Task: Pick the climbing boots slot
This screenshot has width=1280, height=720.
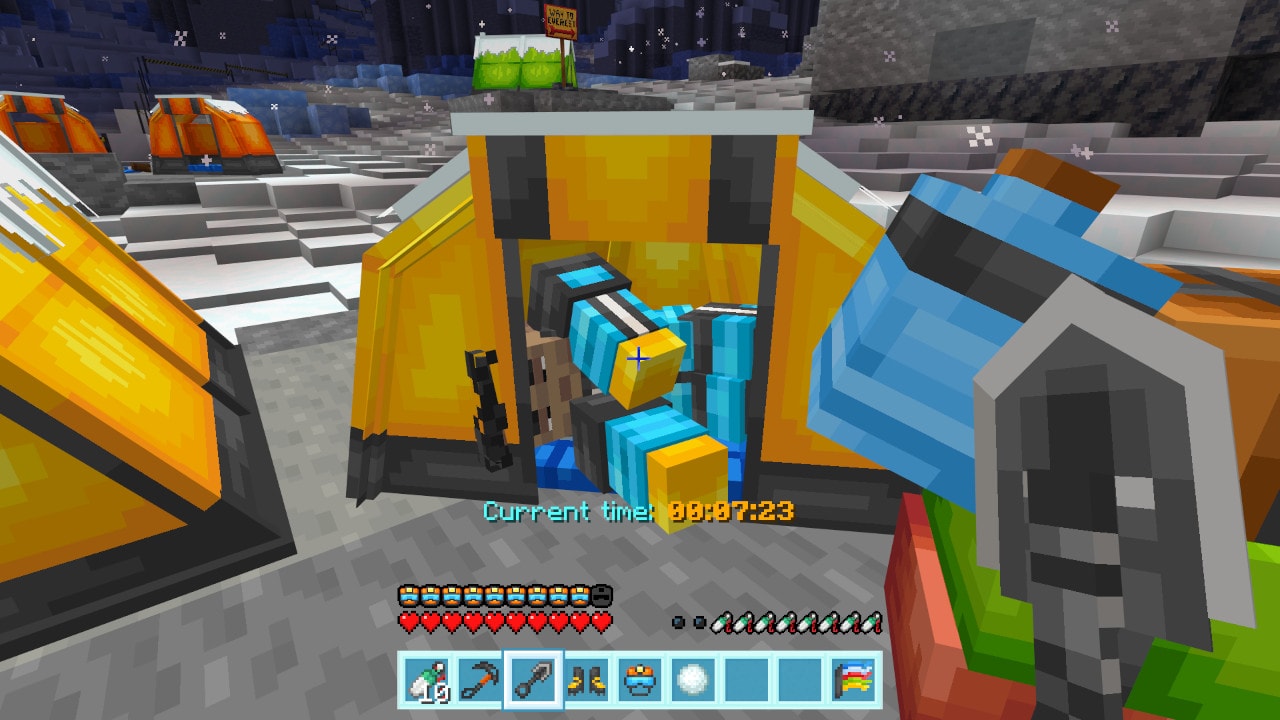Action: 587,680
